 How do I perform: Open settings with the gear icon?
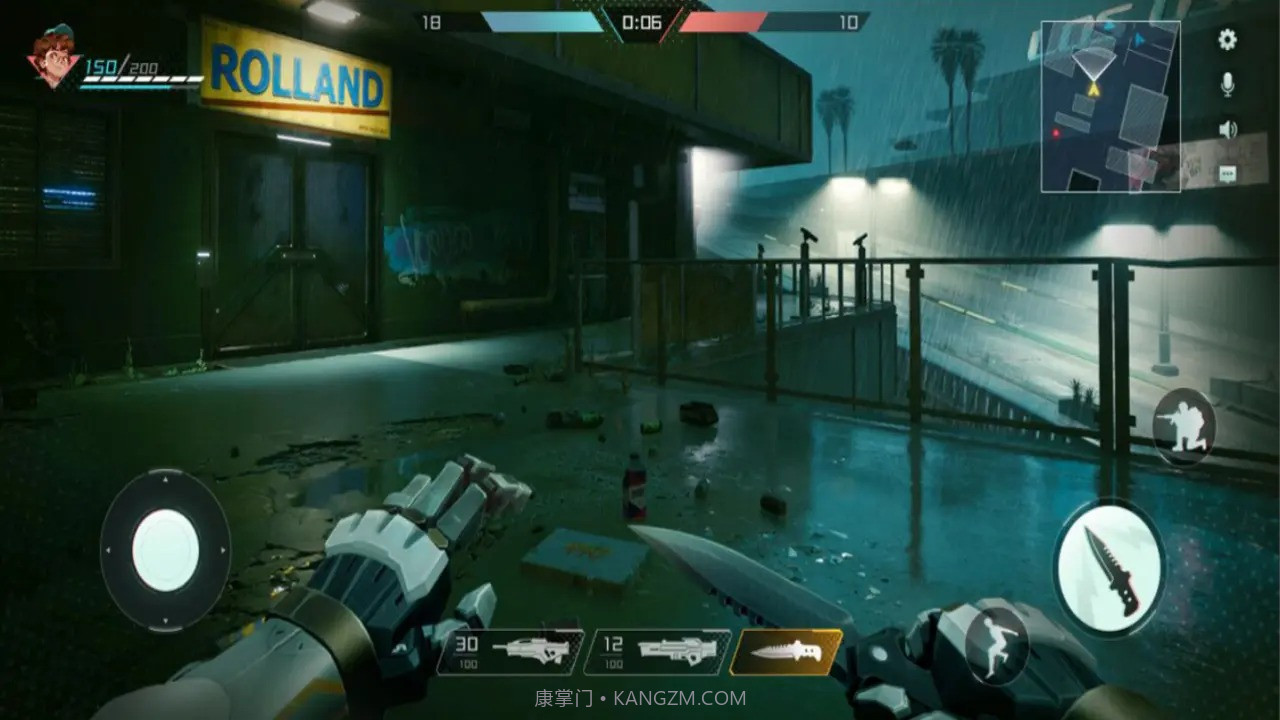tap(1227, 40)
